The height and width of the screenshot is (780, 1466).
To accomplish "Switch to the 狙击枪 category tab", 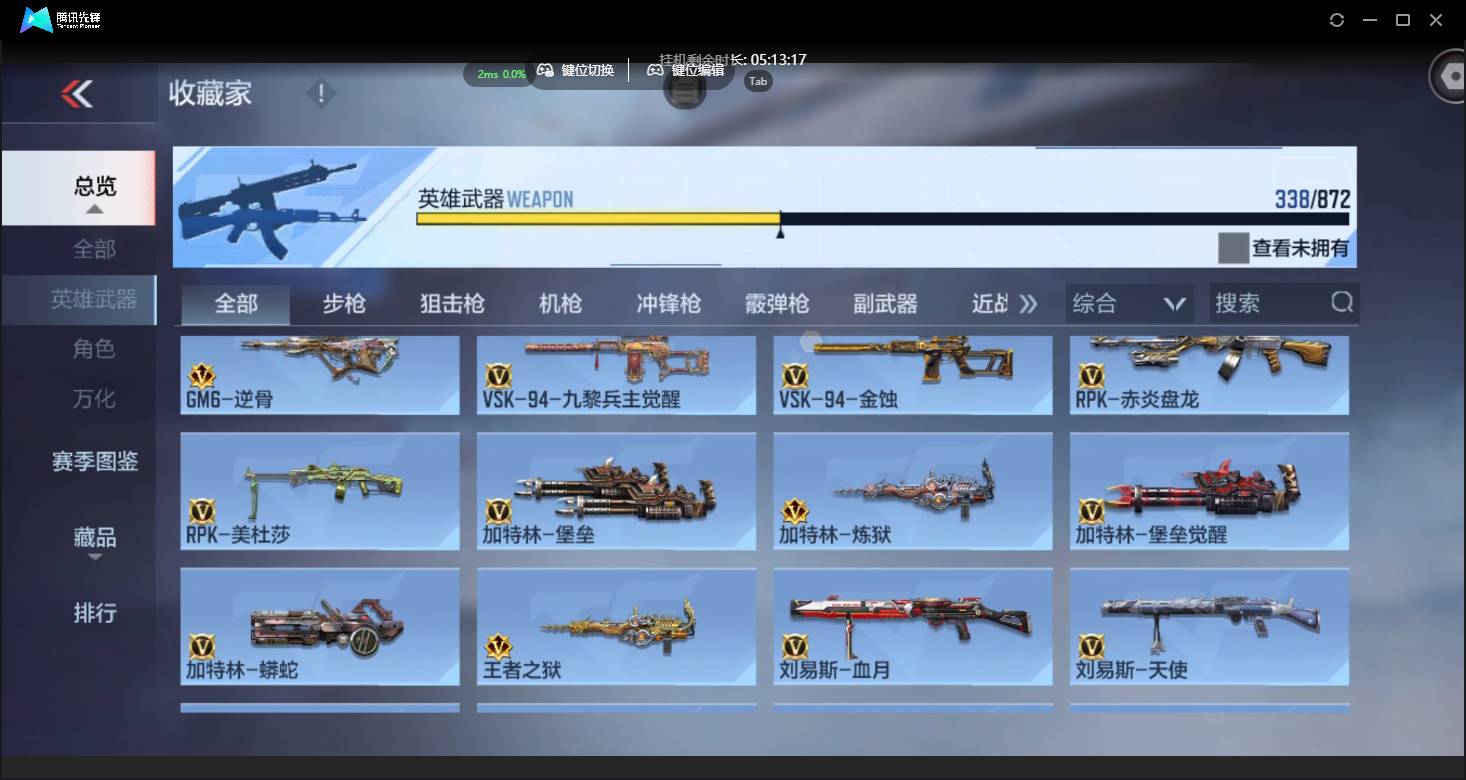I will pyautogui.click(x=452, y=303).
